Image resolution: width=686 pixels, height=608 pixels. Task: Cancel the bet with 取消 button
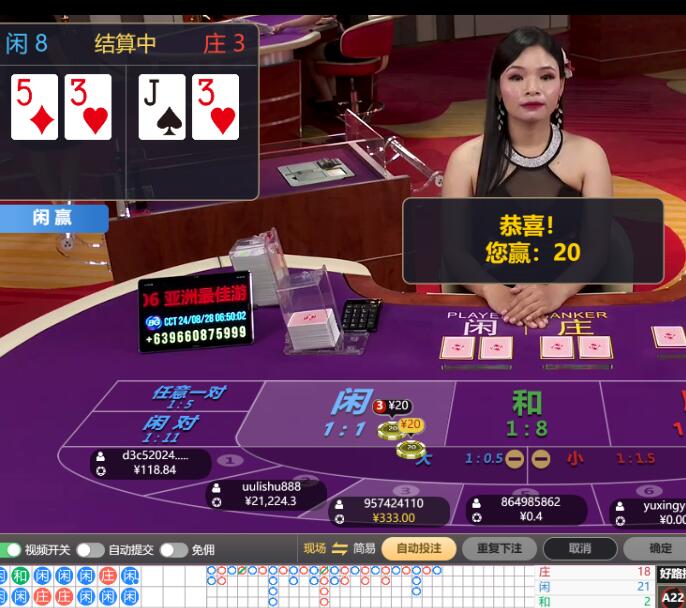pyautogui.click(x=579, y=548)
